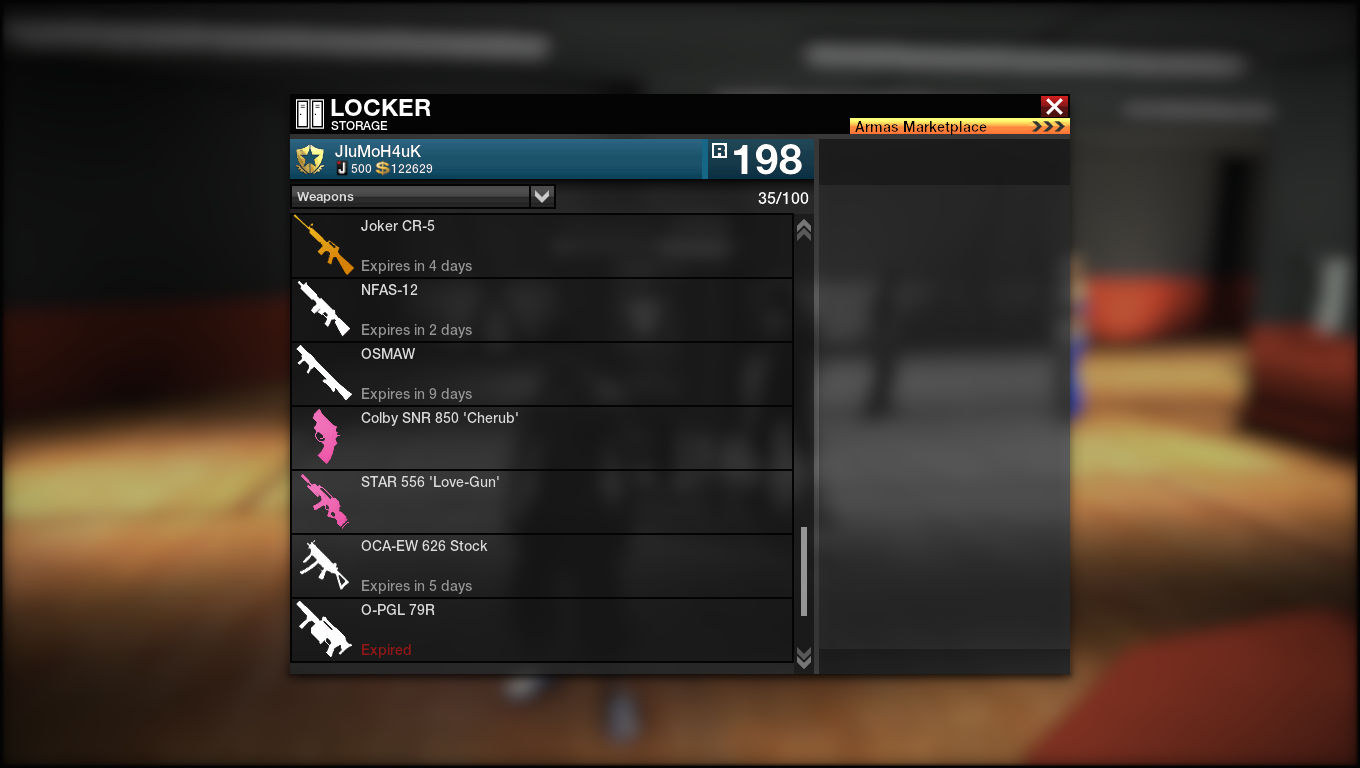Select the STAR 556 'Love-Gun' rifle
The width and height of the screenshot is (1360, 768).
[x=541, y=502]
